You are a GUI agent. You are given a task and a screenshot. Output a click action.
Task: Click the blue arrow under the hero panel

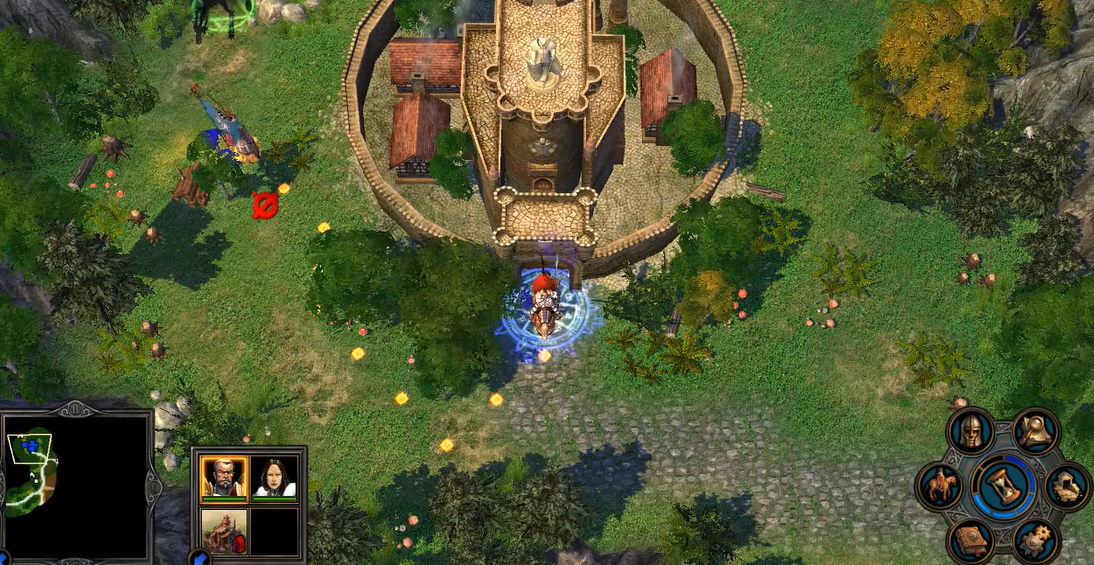[x=198, y=558]
